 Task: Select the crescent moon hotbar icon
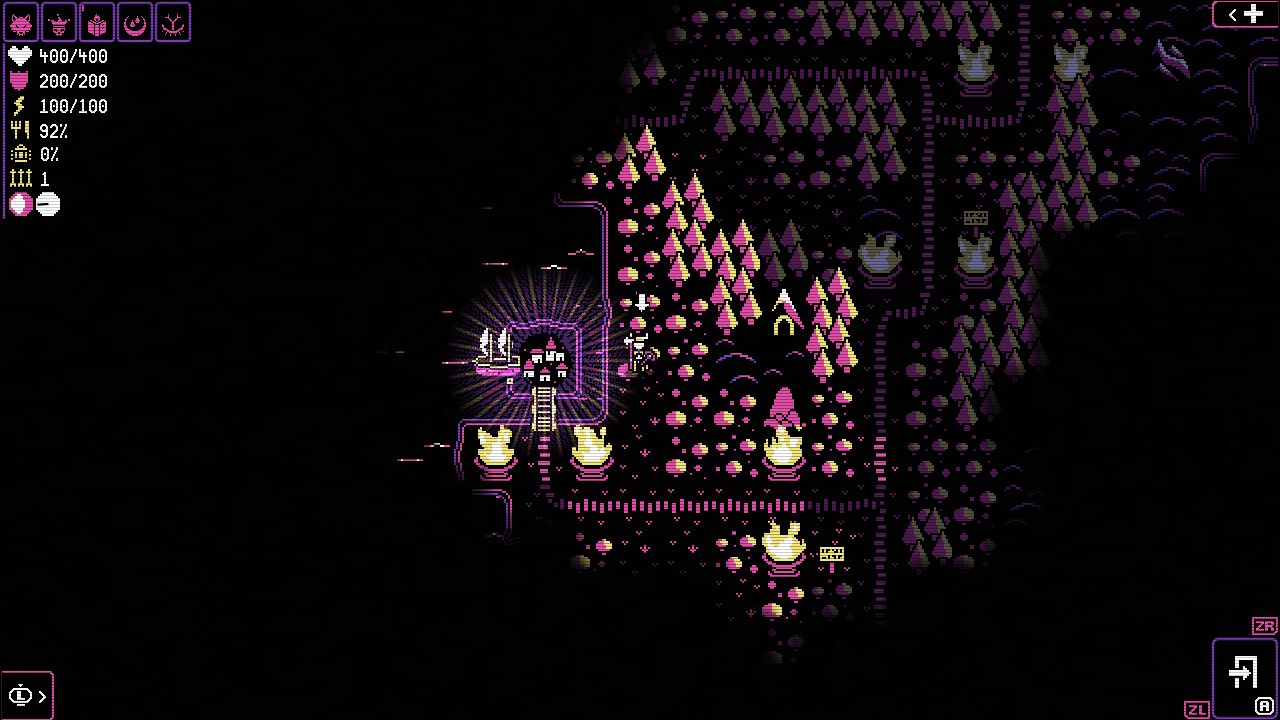[x=133, y=22]
